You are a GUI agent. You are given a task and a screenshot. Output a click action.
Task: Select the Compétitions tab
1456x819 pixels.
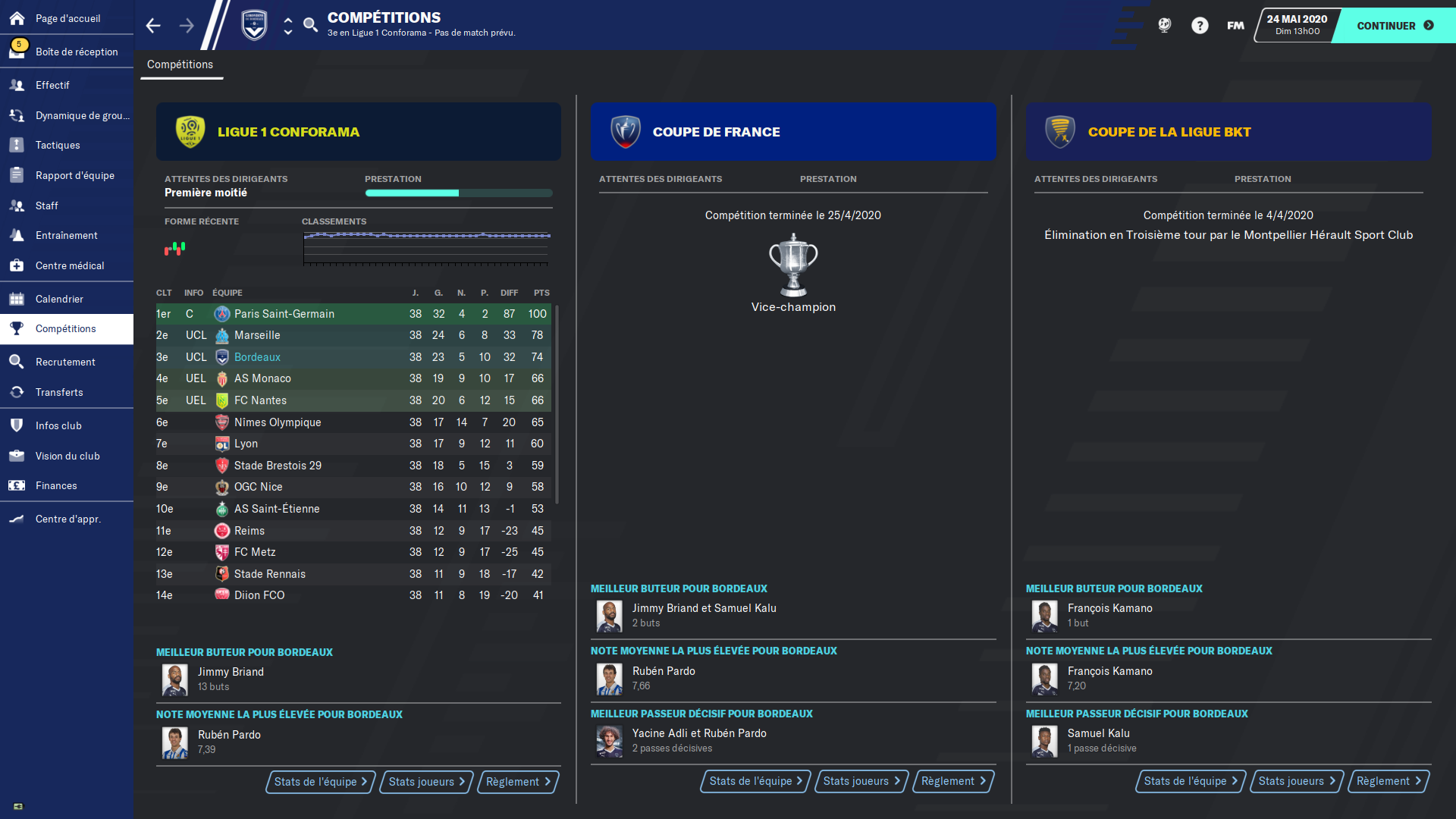click(180, 64)
